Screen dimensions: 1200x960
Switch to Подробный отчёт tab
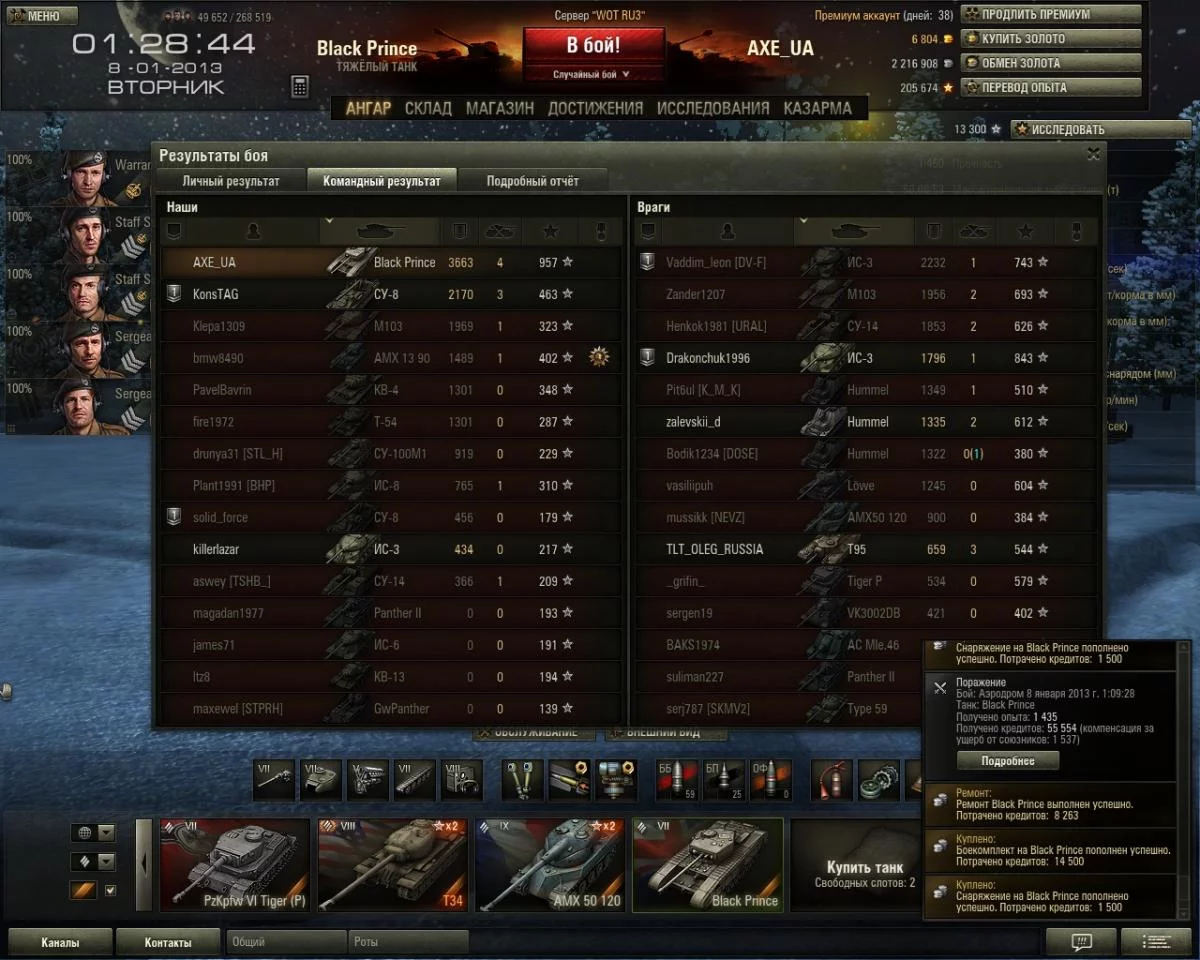(532, 181)
